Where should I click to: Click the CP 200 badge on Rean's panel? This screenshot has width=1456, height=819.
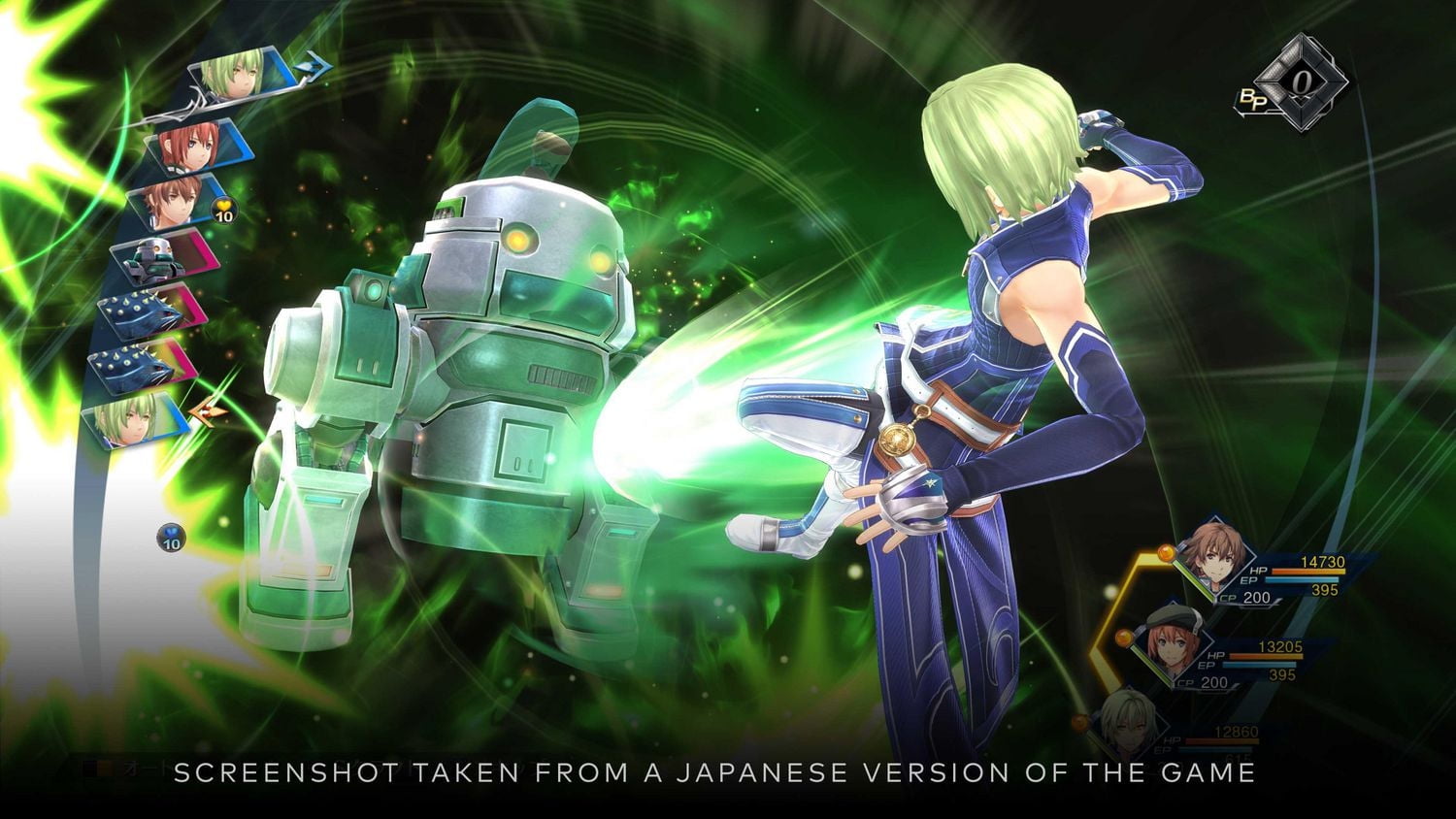tap(1256, 599)
